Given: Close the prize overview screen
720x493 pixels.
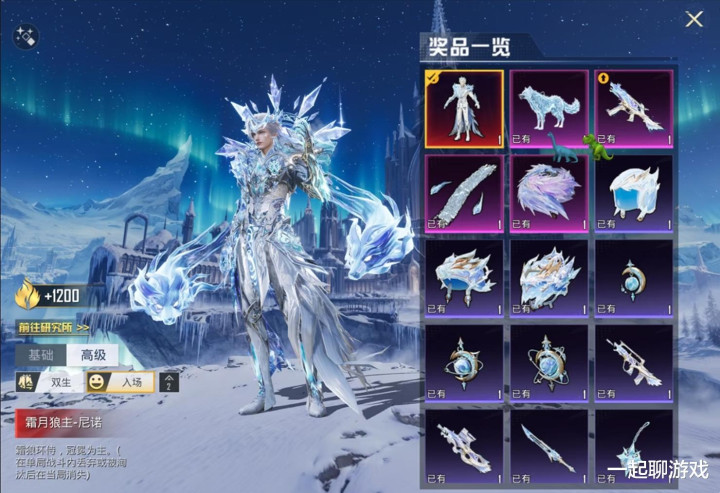Looking at the screenshot, I should (694, 19).
